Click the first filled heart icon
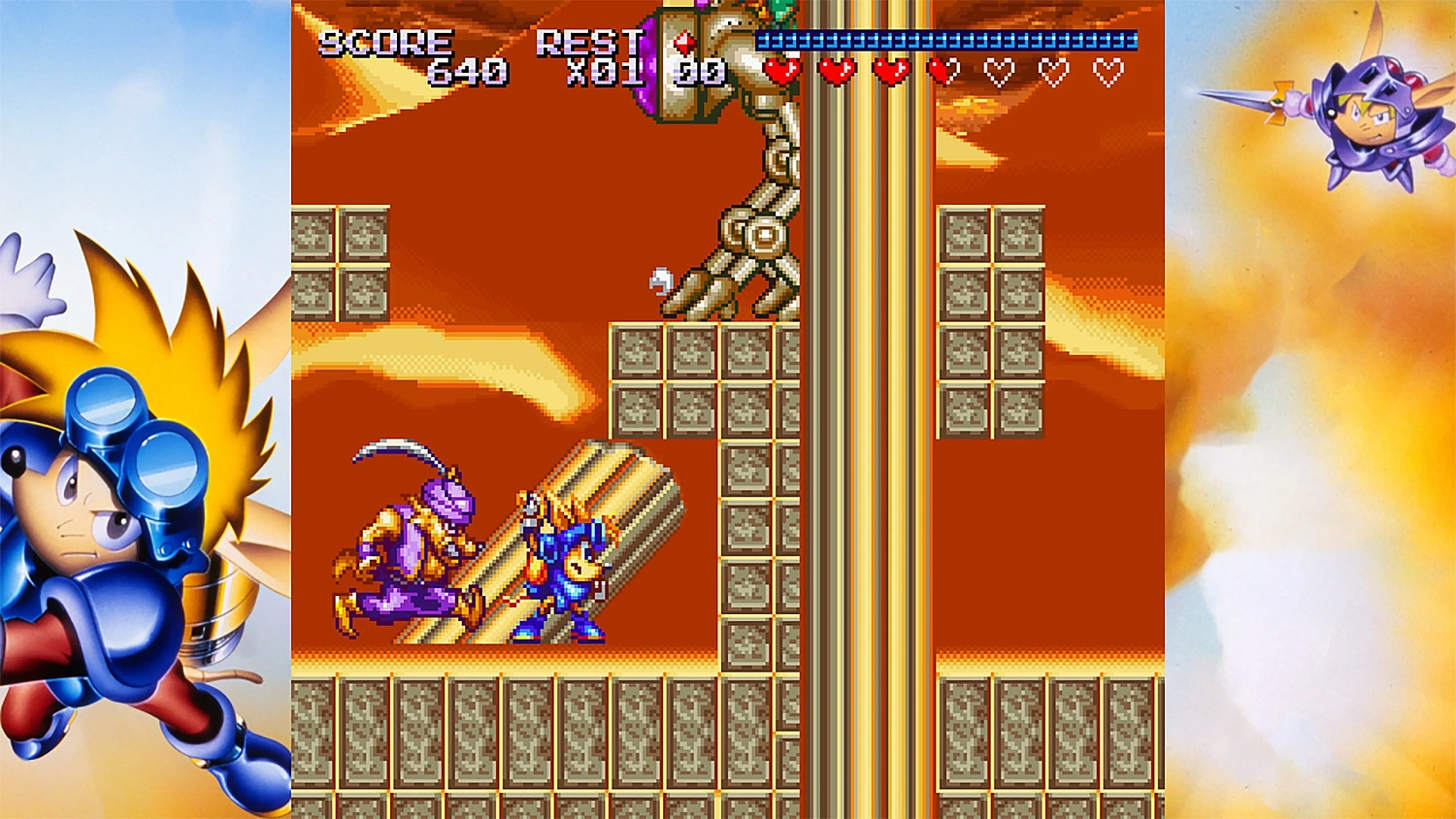Screen dimensions: 1456x819 [x=783, y=70]
